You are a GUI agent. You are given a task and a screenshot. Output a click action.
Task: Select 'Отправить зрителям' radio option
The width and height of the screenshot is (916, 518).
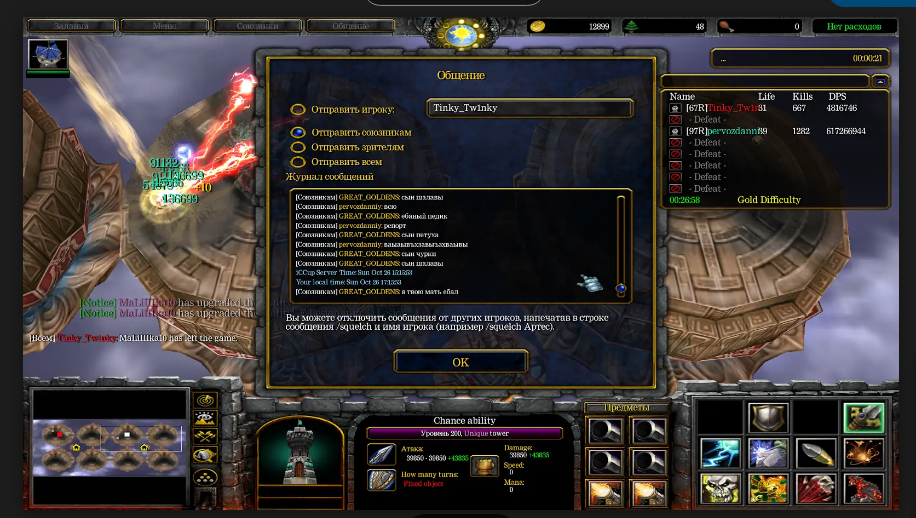tap(298, 147)
